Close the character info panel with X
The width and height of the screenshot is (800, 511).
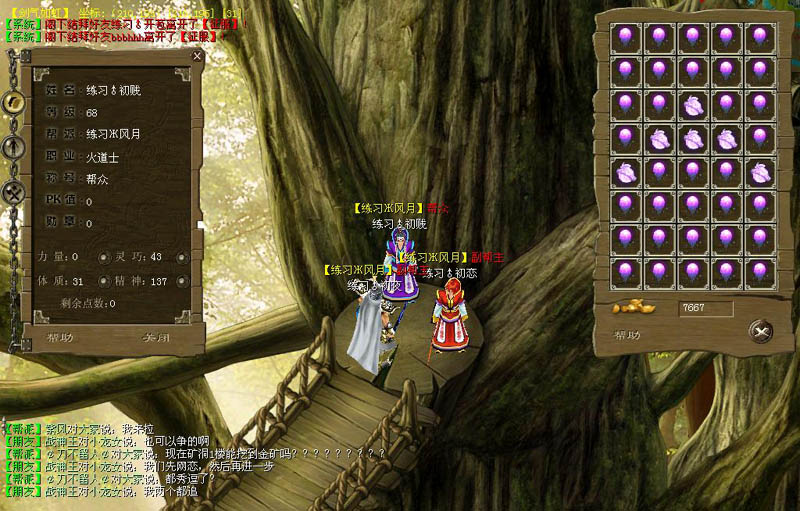(x=197, y=57)
